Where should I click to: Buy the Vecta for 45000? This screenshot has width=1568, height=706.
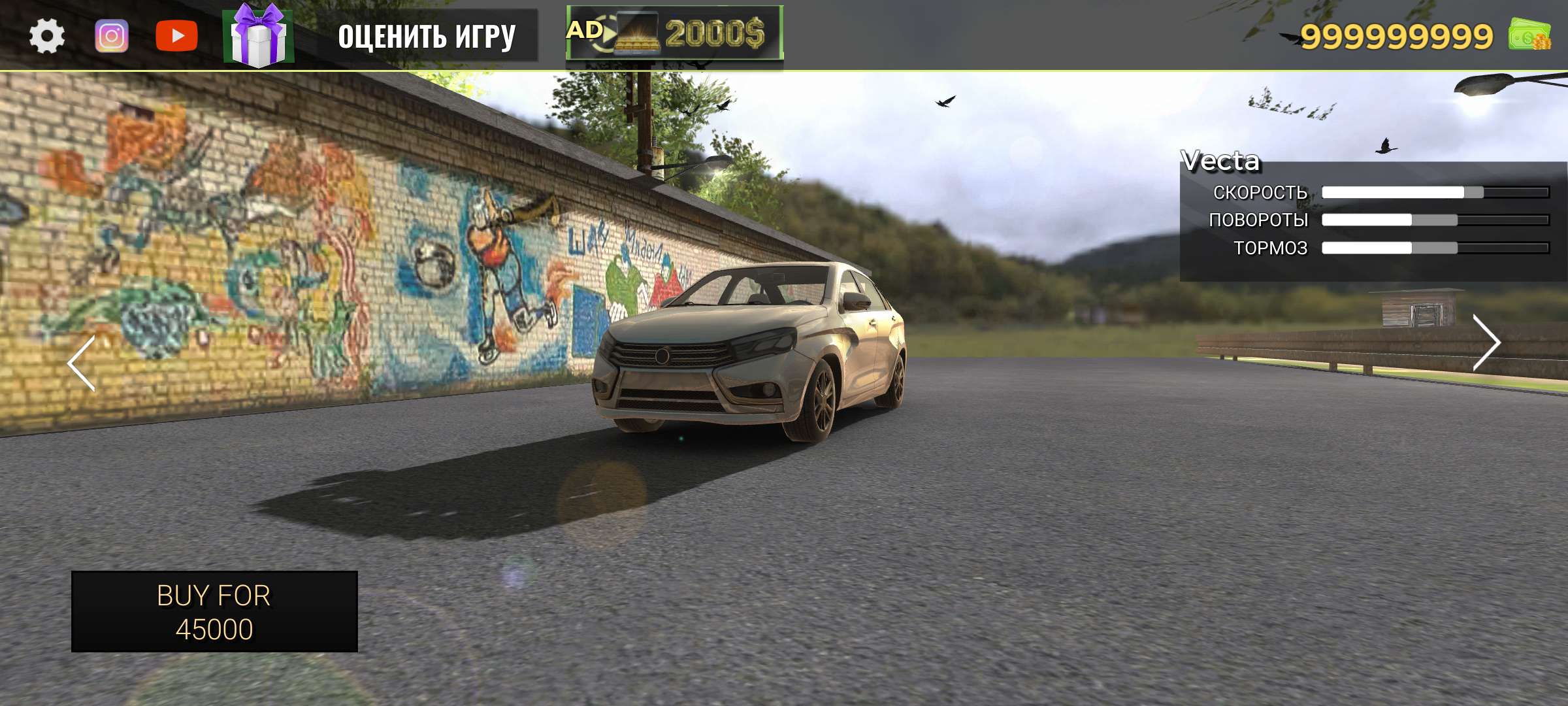(x=214, y=612)
